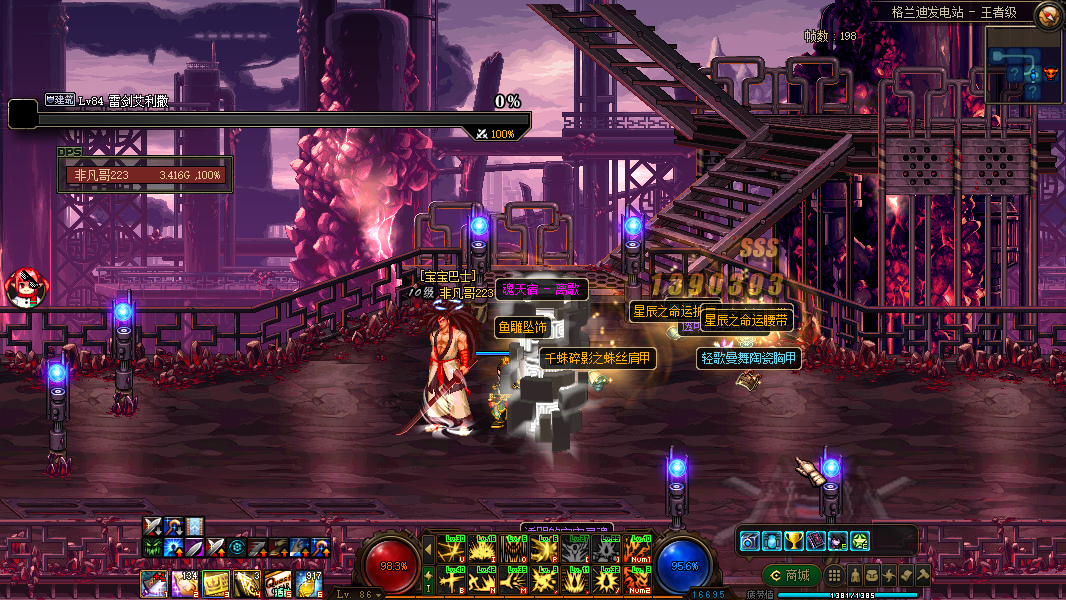Open the grid menu button beside 商城
The width and height of the screenshot is (1066, 600).
[833, 575]
